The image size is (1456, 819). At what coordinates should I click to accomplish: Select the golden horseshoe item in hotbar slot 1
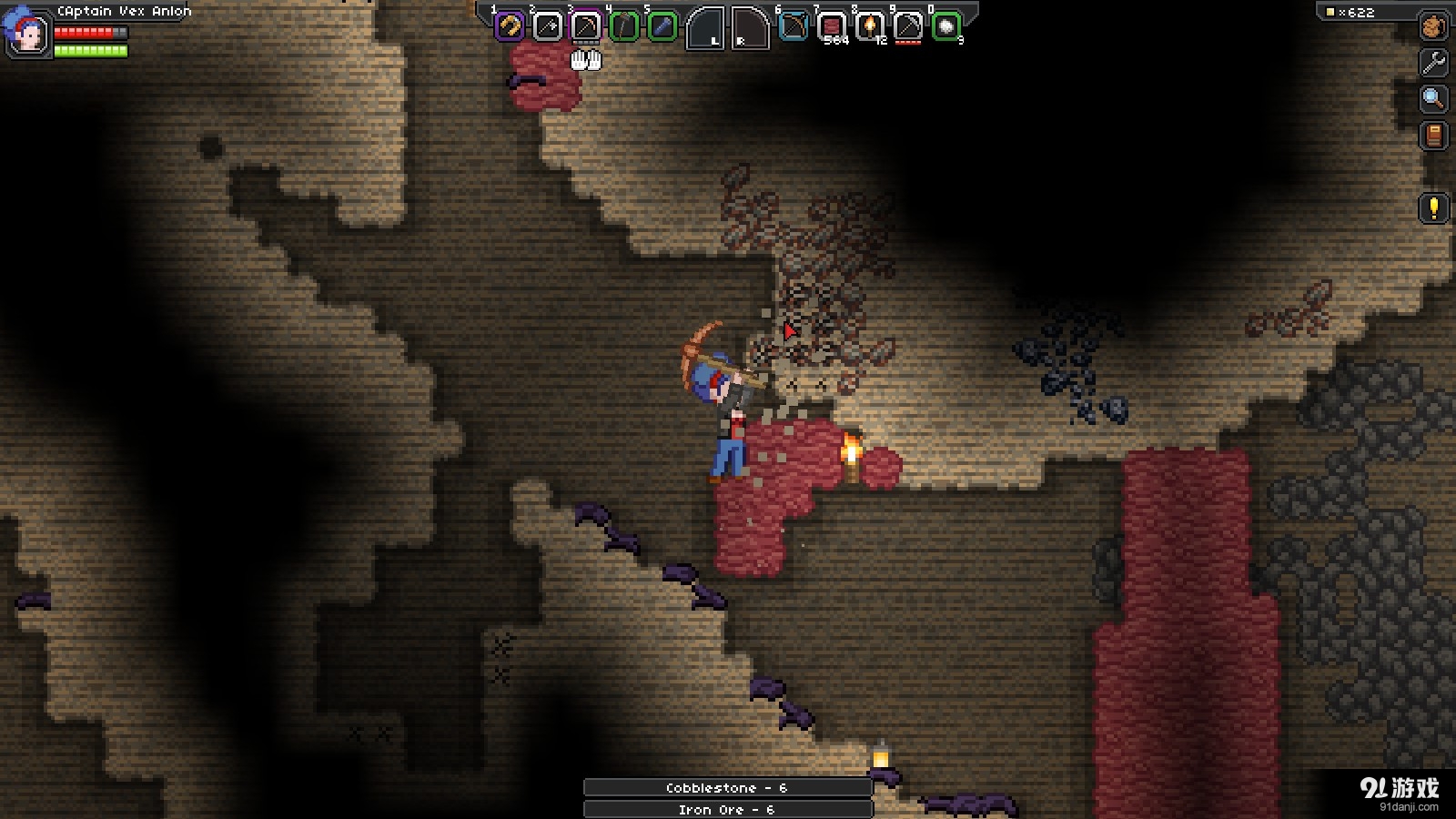510,27
